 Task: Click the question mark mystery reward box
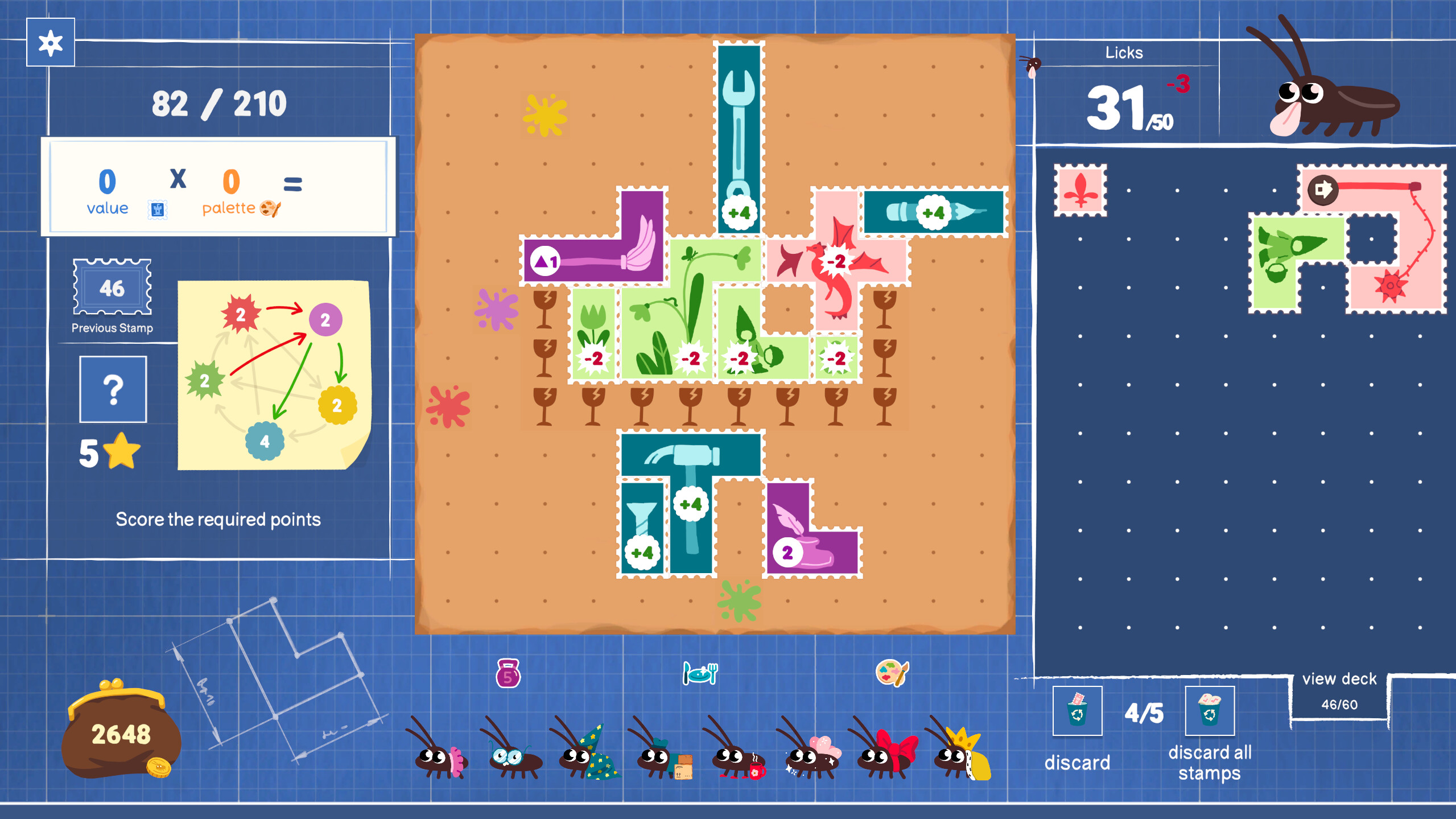pyautogui.click(x=112, y=390)
